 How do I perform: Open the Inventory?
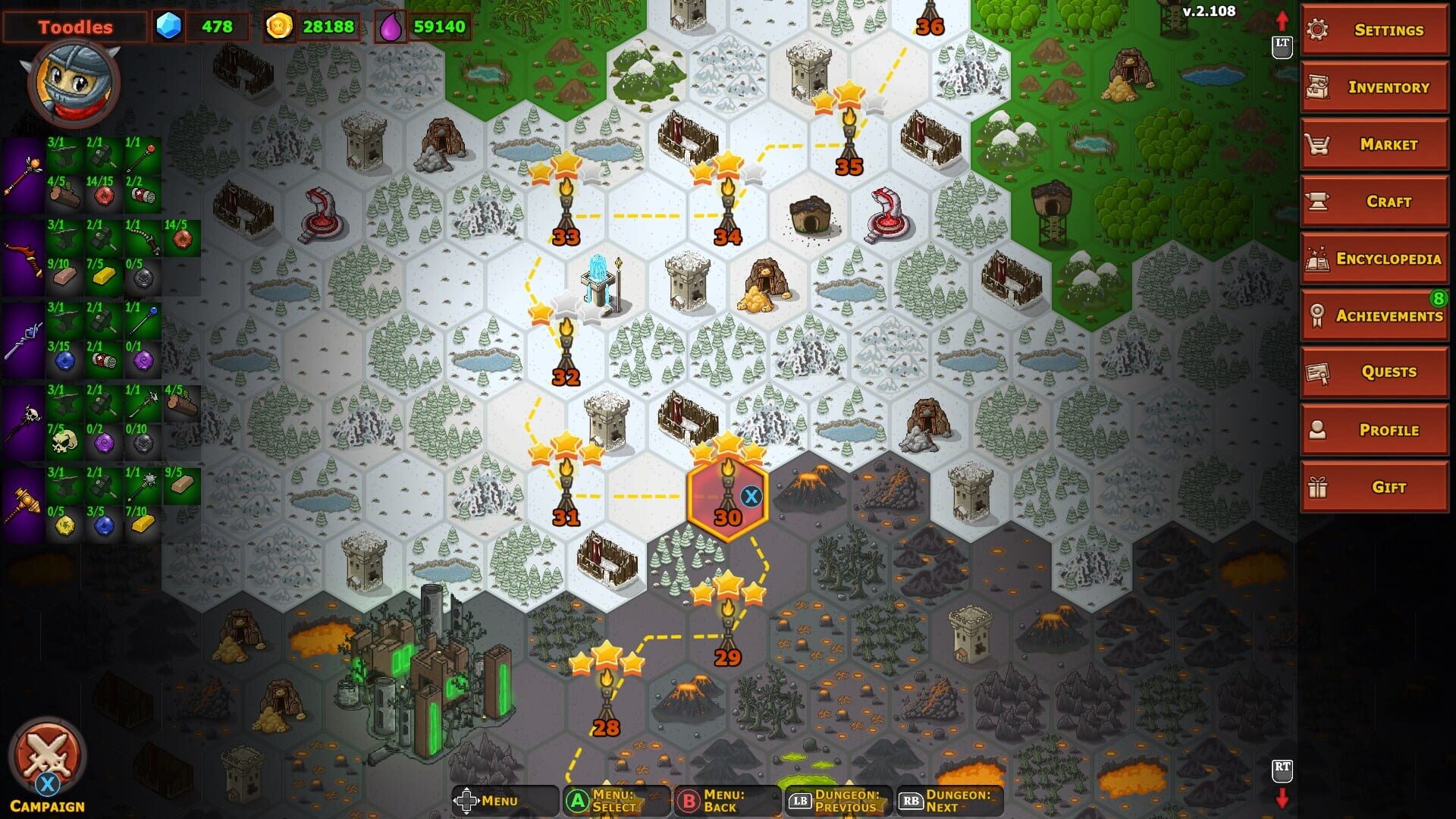pyautogui.click(x=1373, y=87)
